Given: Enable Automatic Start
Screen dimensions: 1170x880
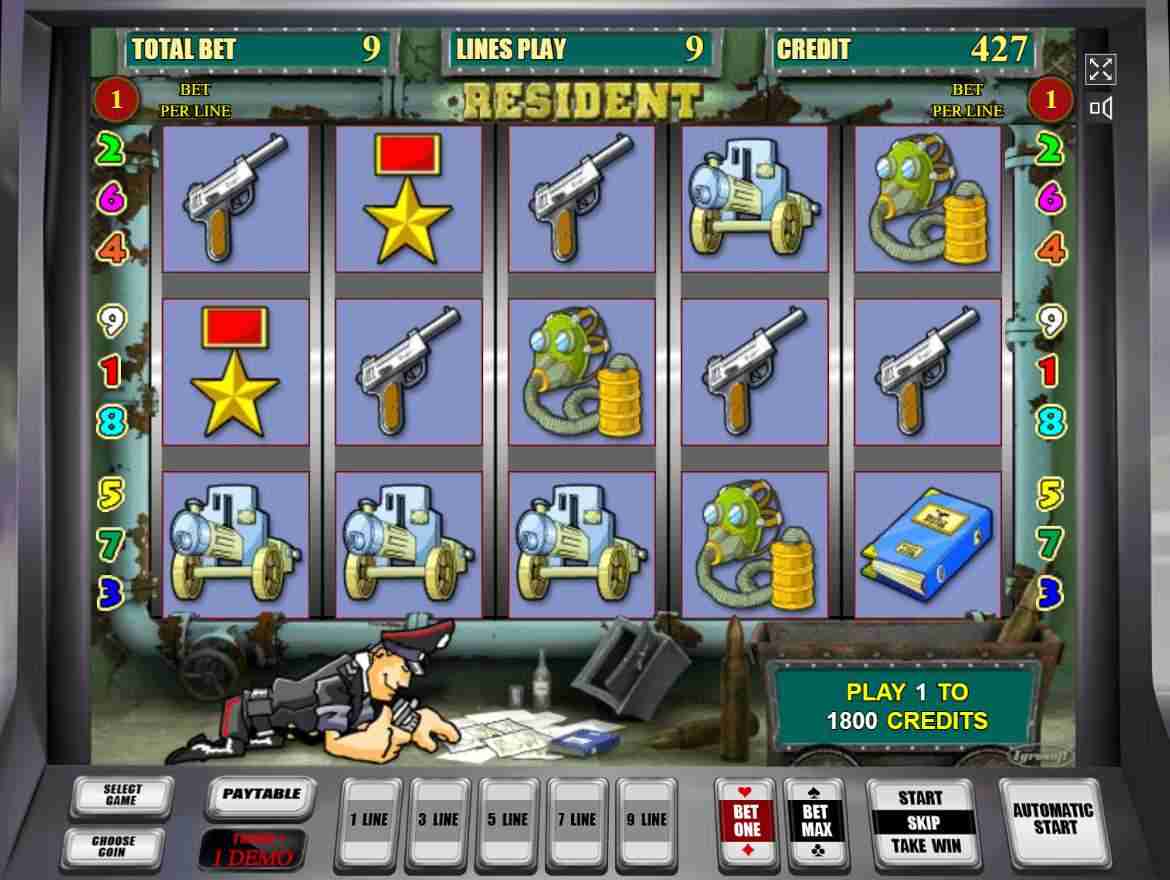Looking at the screenshot, I should (1054, 820).
